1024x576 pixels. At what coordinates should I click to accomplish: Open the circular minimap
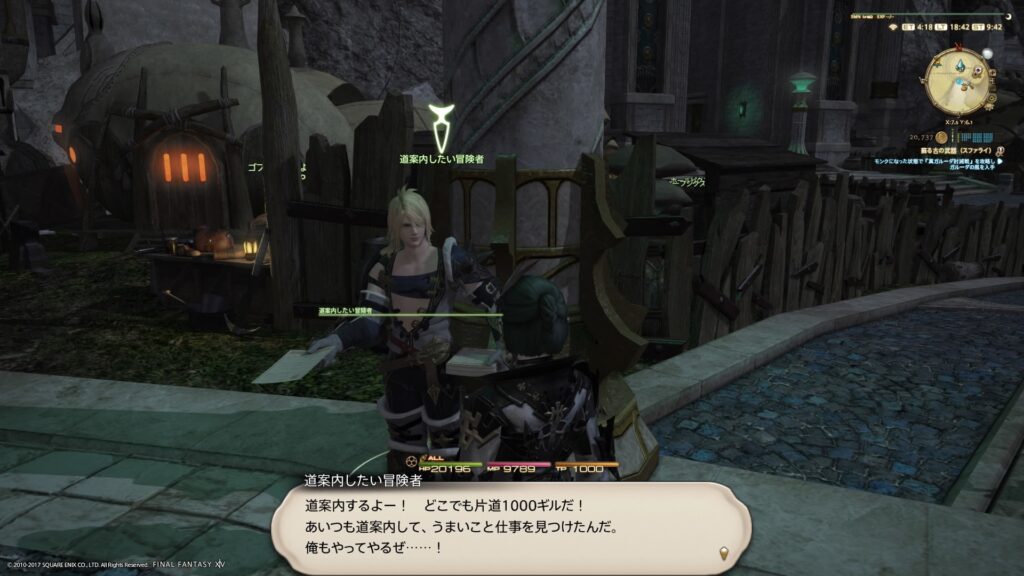coord(958,80)
